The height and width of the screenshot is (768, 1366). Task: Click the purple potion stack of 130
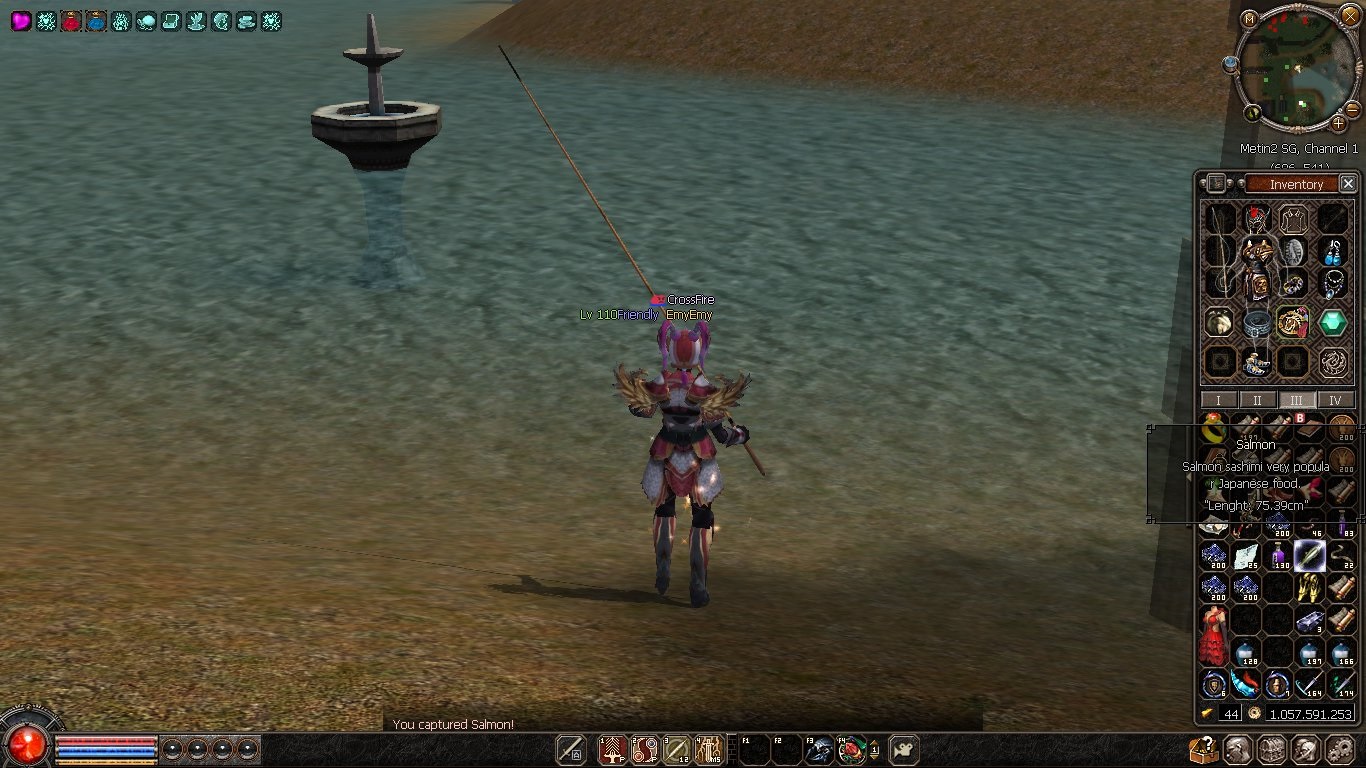[1278, 556]
